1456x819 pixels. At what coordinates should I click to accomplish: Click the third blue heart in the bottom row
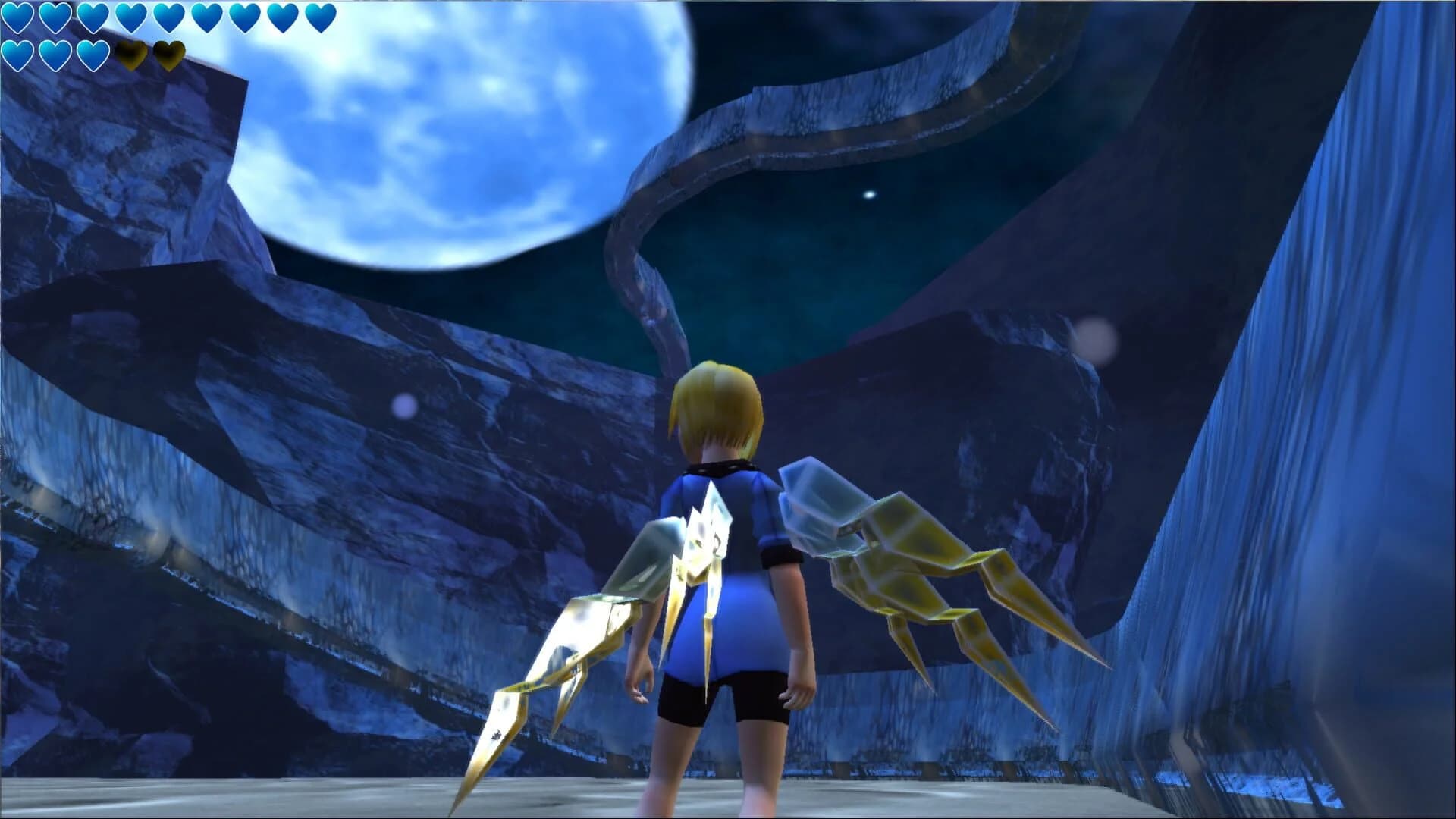coord(92,55)
